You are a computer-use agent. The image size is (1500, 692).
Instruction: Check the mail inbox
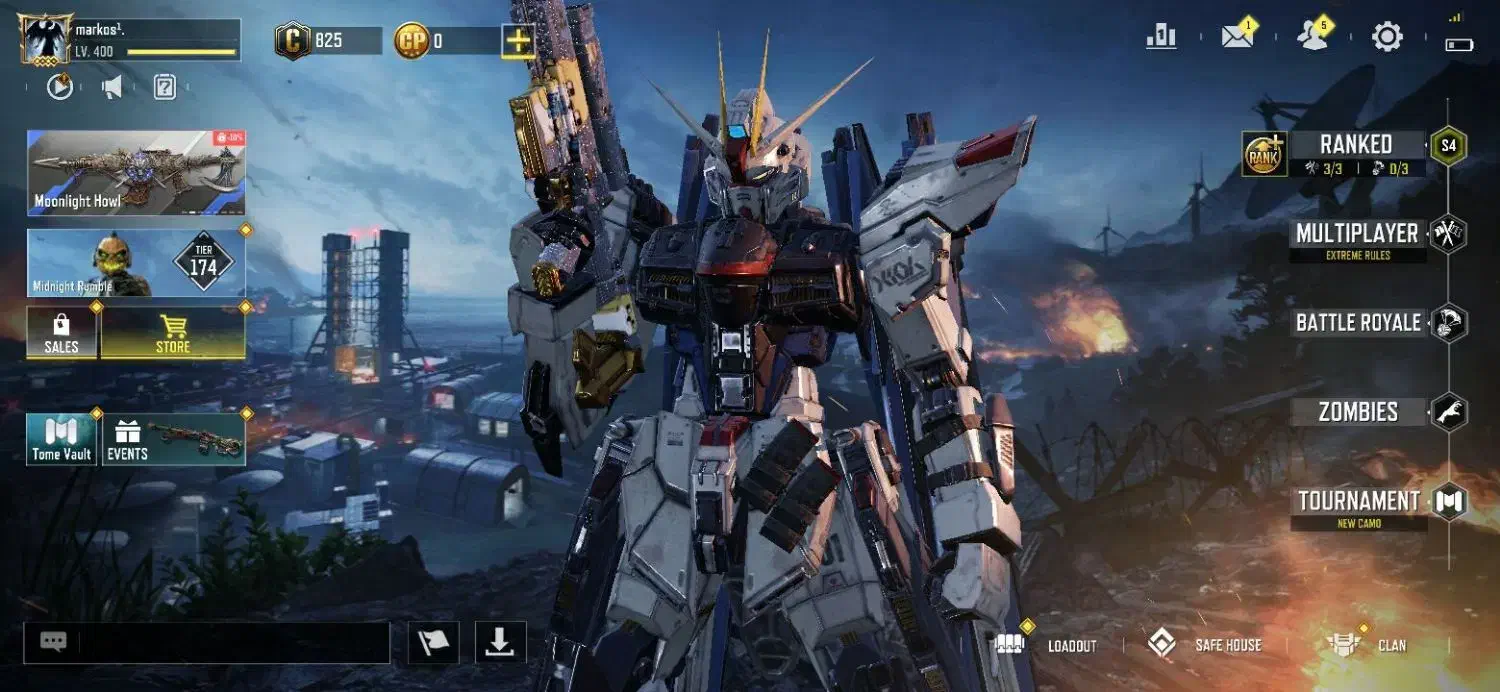click(1237, 37)
